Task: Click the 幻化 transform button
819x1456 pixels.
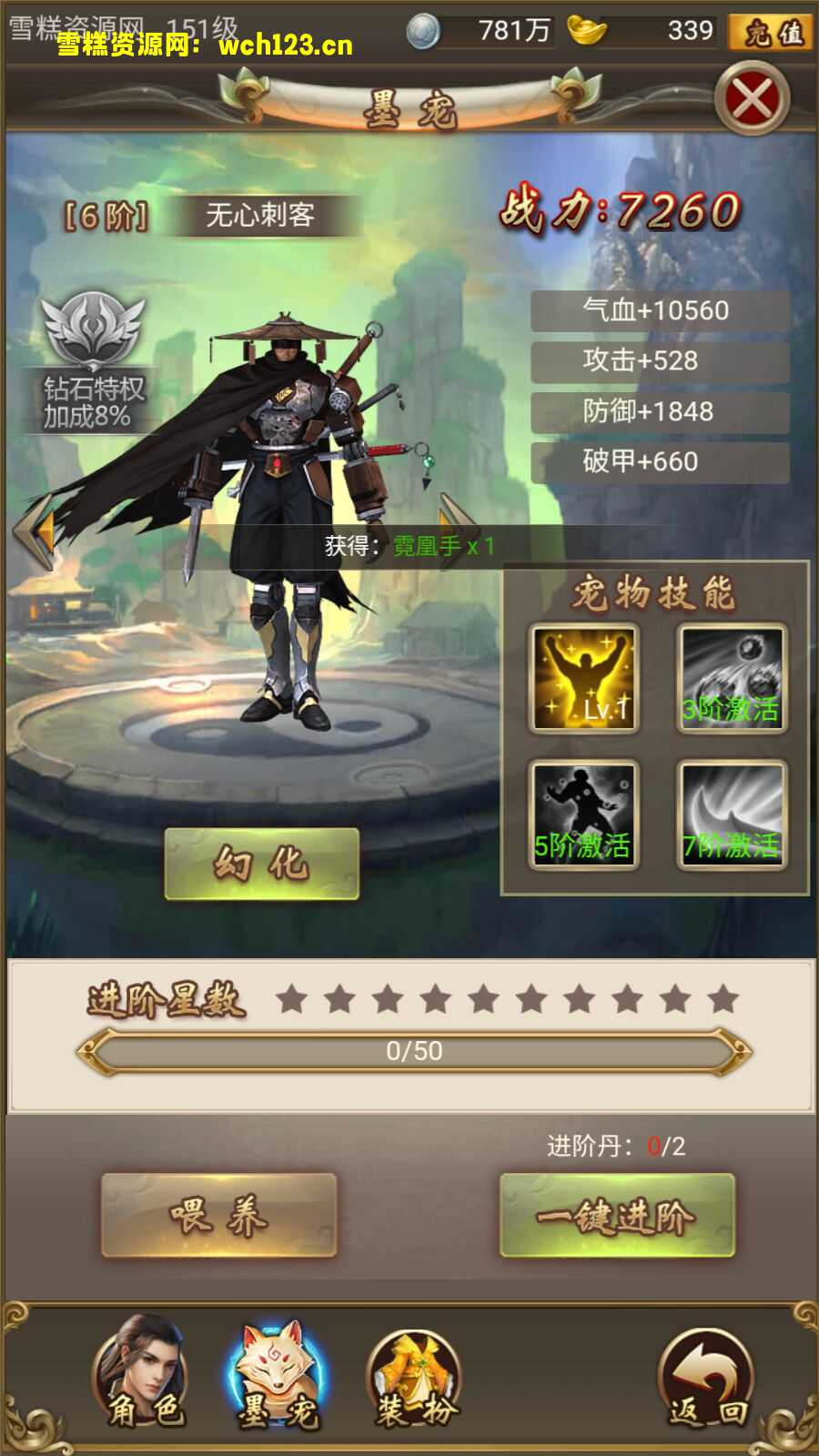Action: click(x=262, y=864)
